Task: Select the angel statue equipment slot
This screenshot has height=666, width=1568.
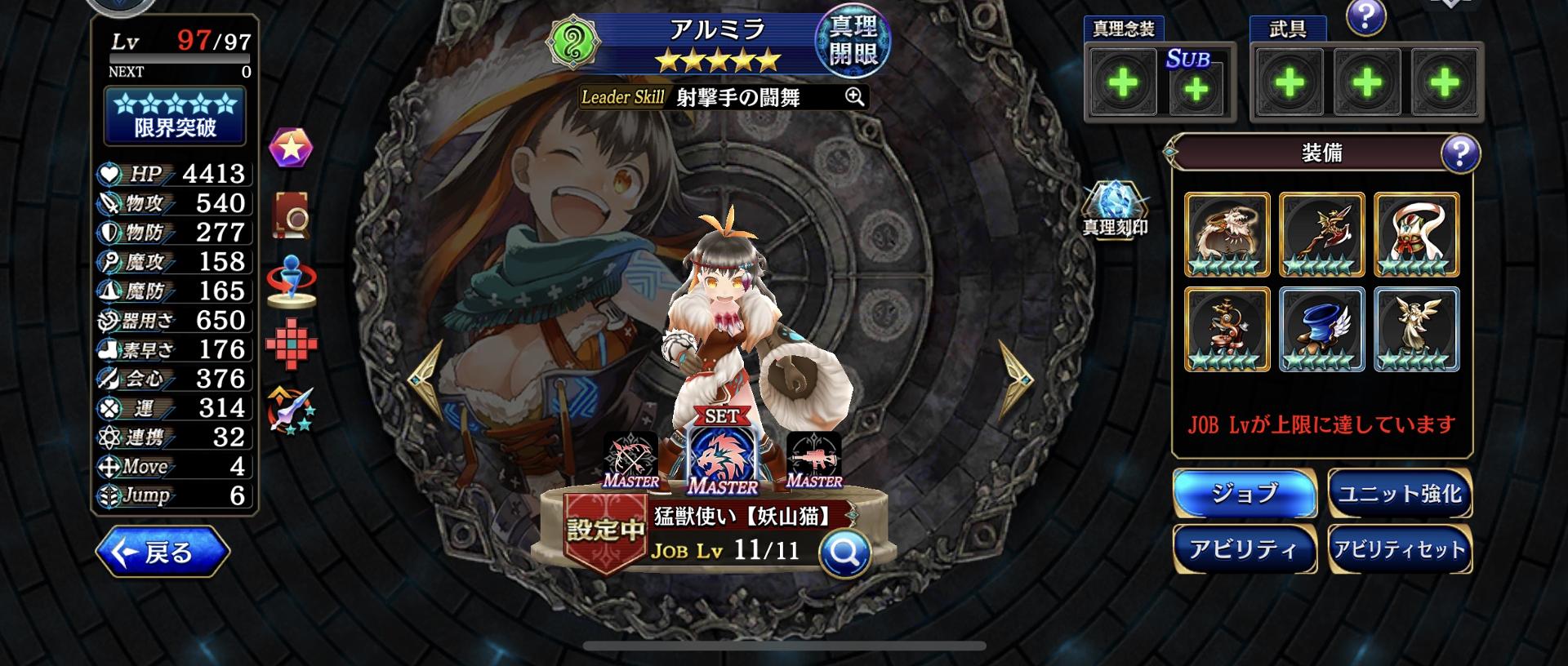Action: point(1416,329)
